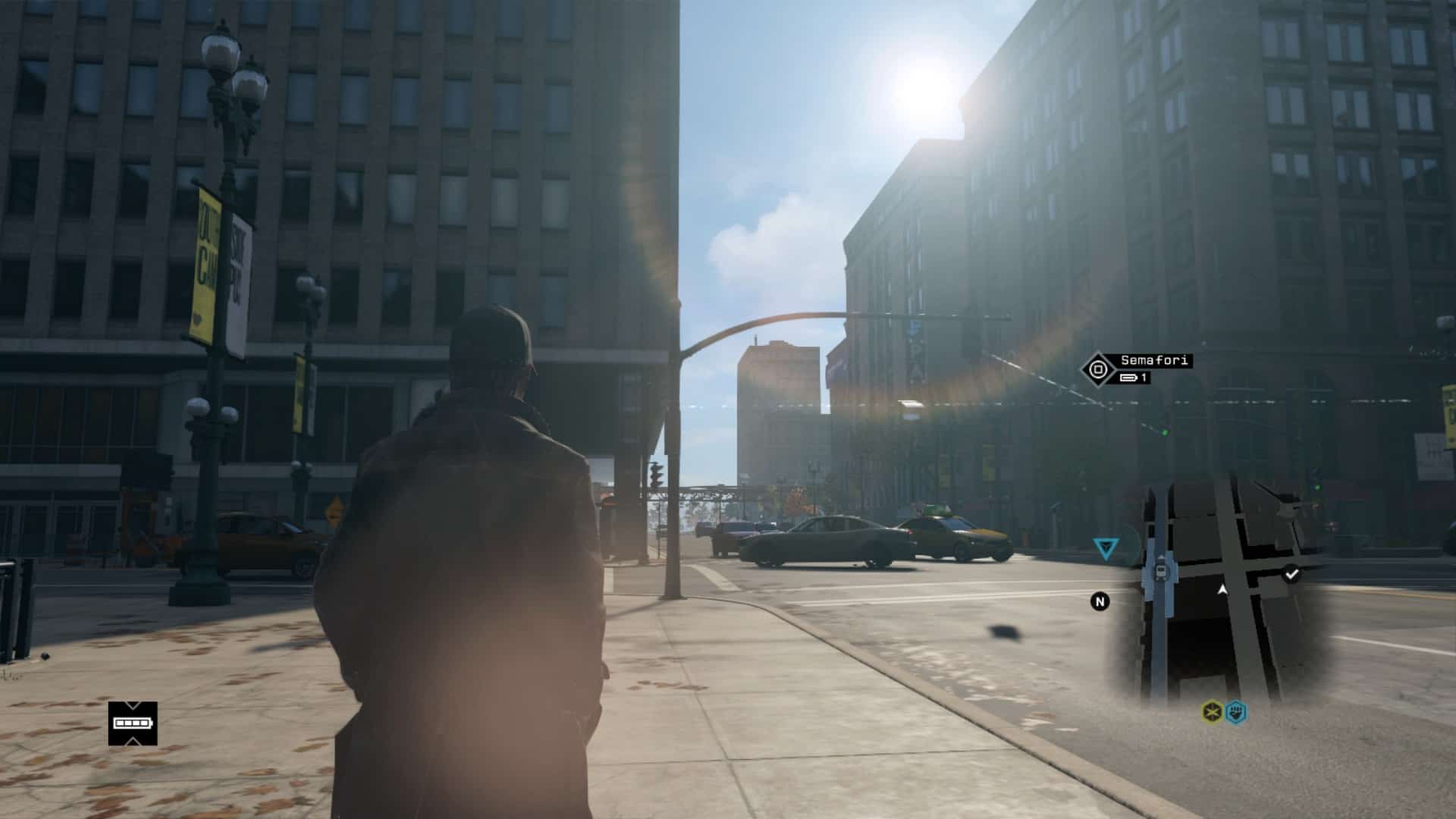Image resolution: width=1456 pixels, height=819 pixels.
Task: Click the phone battery icon
Action: [133, 723]
